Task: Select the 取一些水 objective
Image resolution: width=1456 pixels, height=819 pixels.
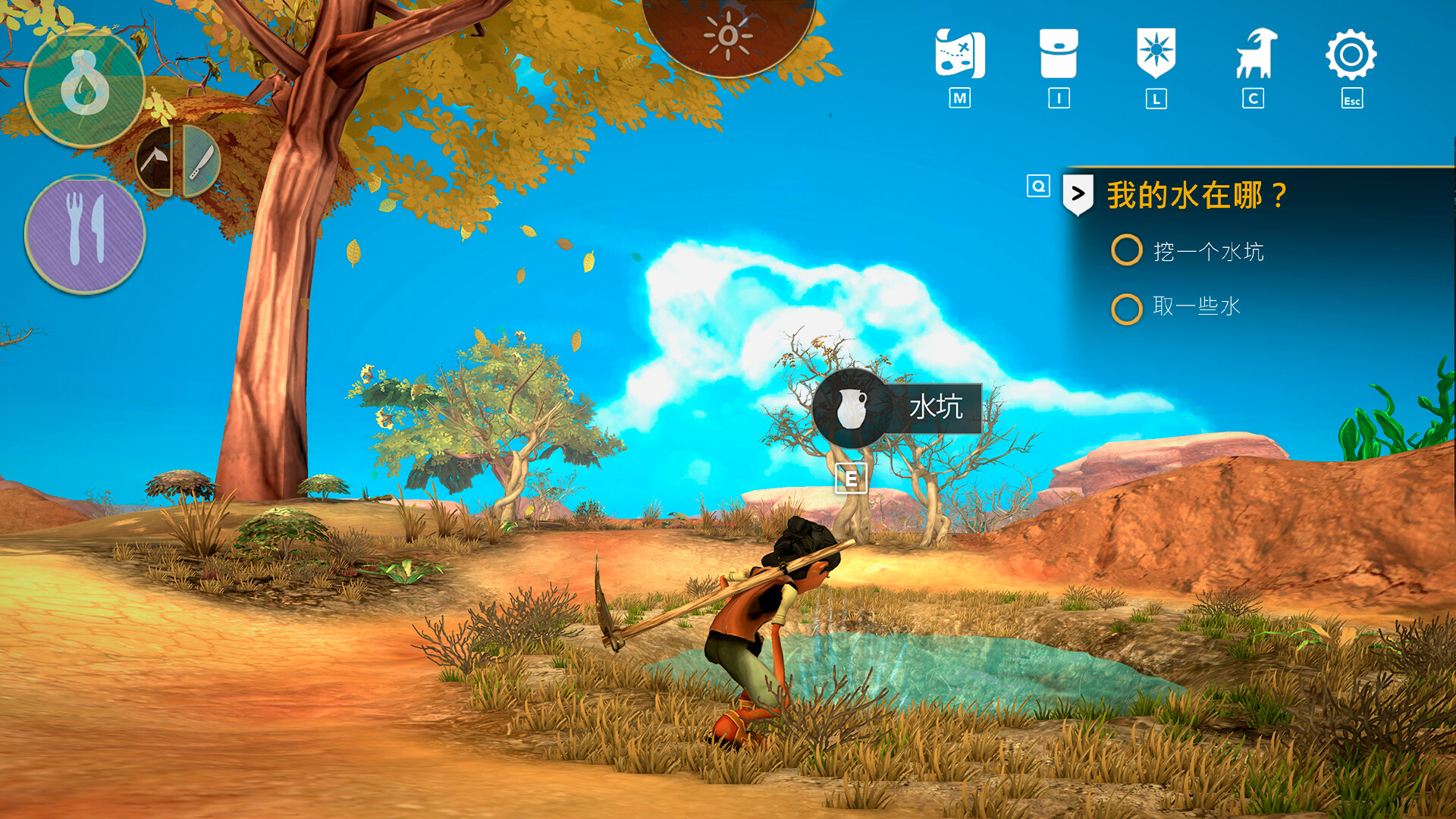Action: [x=1196, y=306]
